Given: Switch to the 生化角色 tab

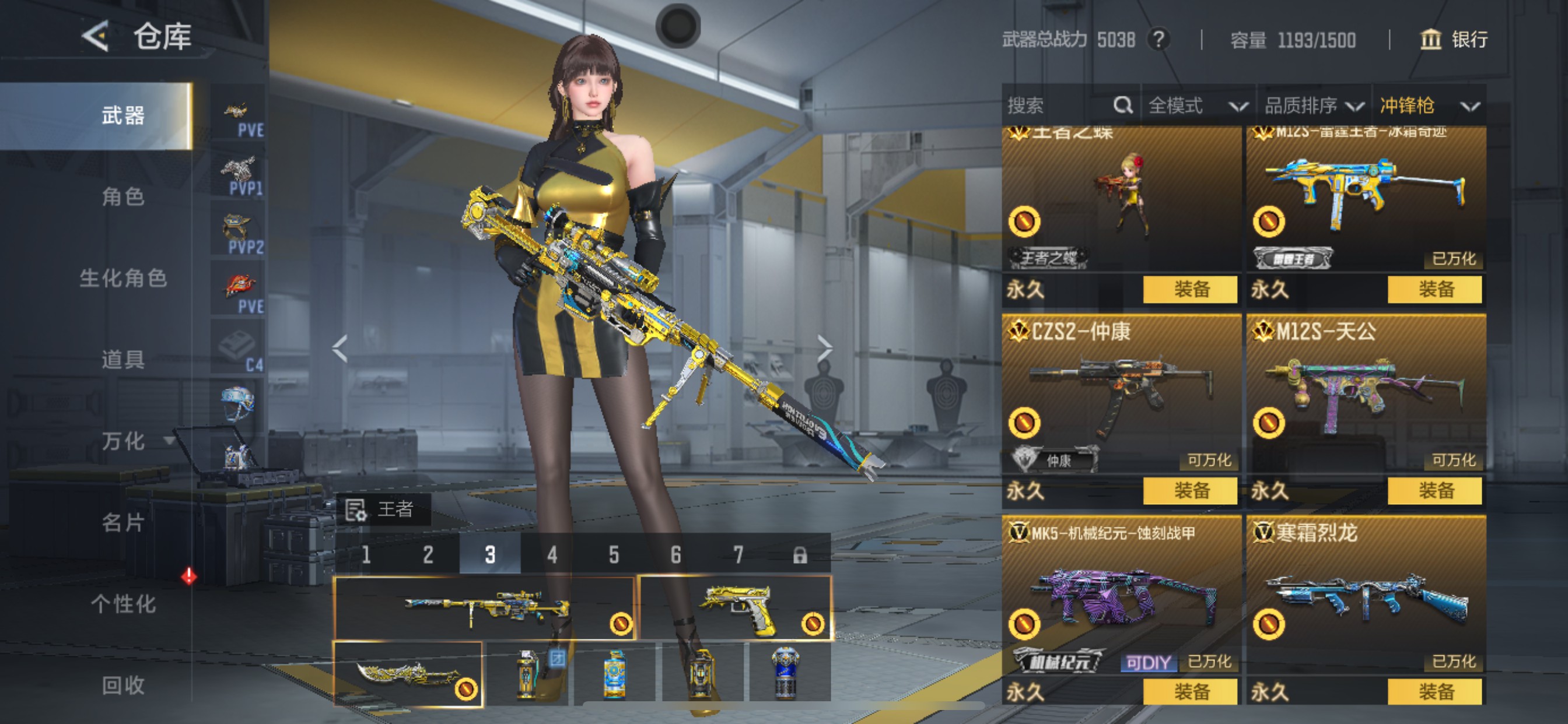Looking at the screenshot, I should pos(123,278).
